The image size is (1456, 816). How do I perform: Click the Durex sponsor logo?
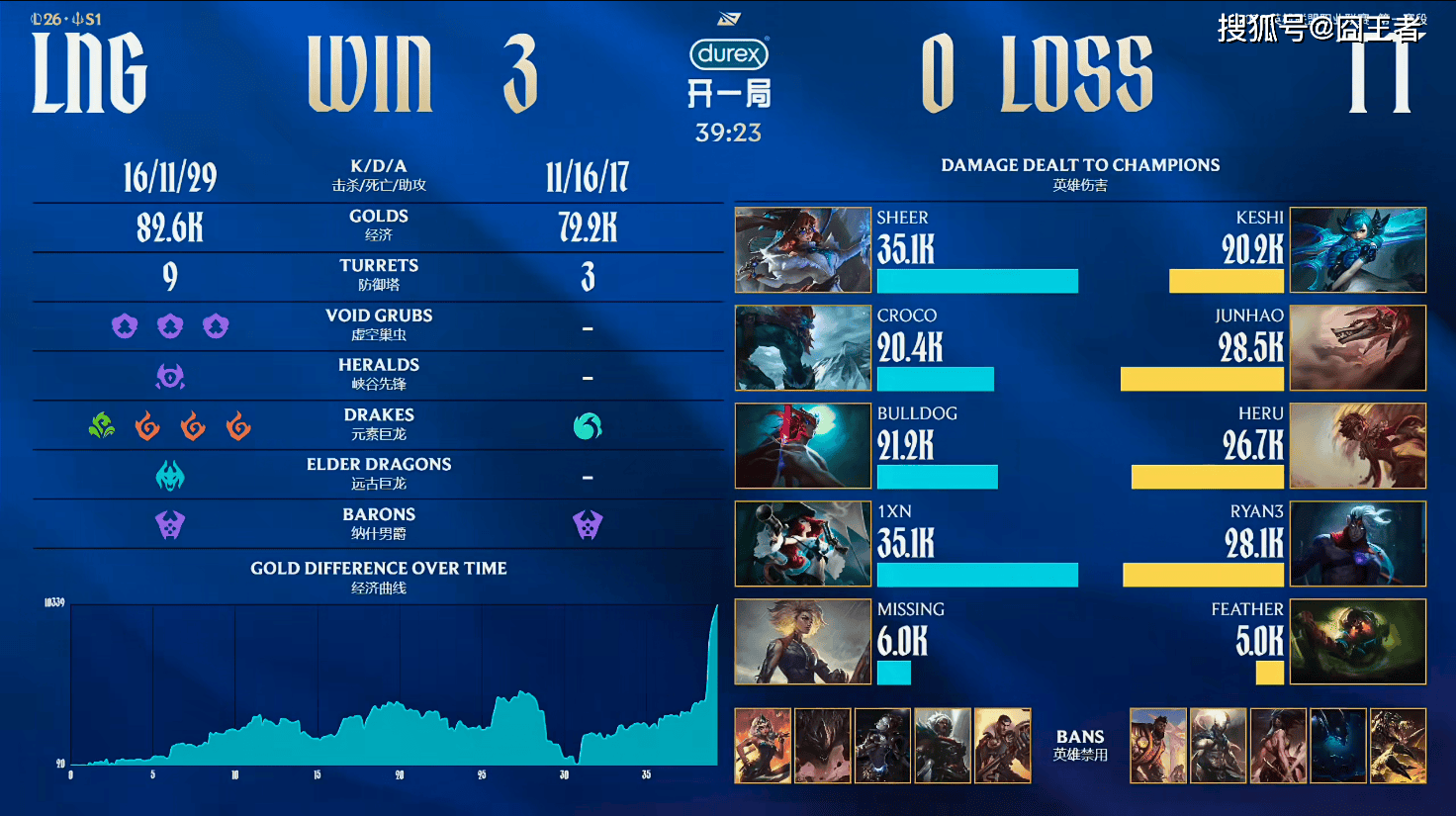[x=729, y=54]
